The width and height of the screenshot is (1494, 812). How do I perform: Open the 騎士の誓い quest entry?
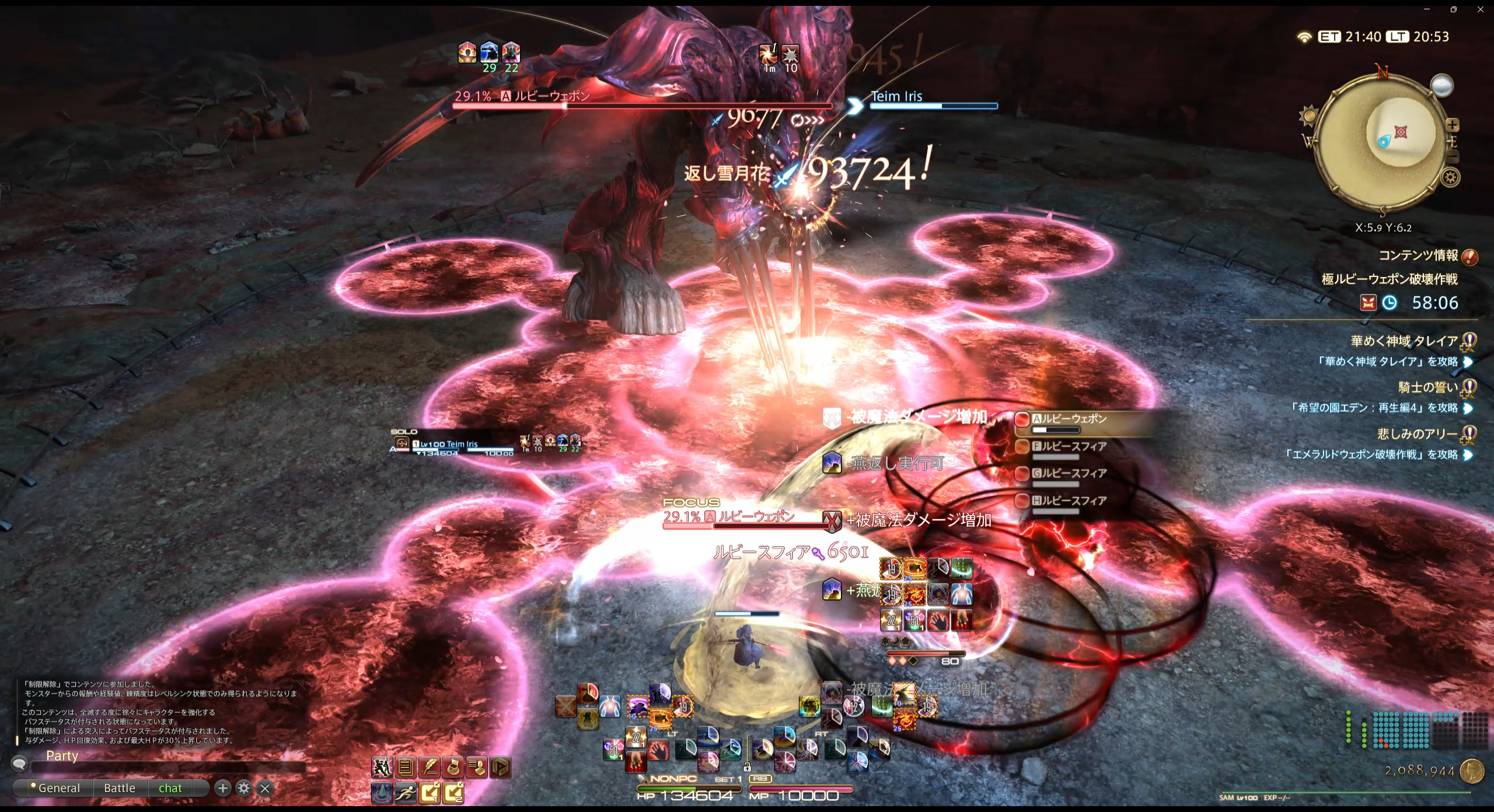coord(1427,387)
